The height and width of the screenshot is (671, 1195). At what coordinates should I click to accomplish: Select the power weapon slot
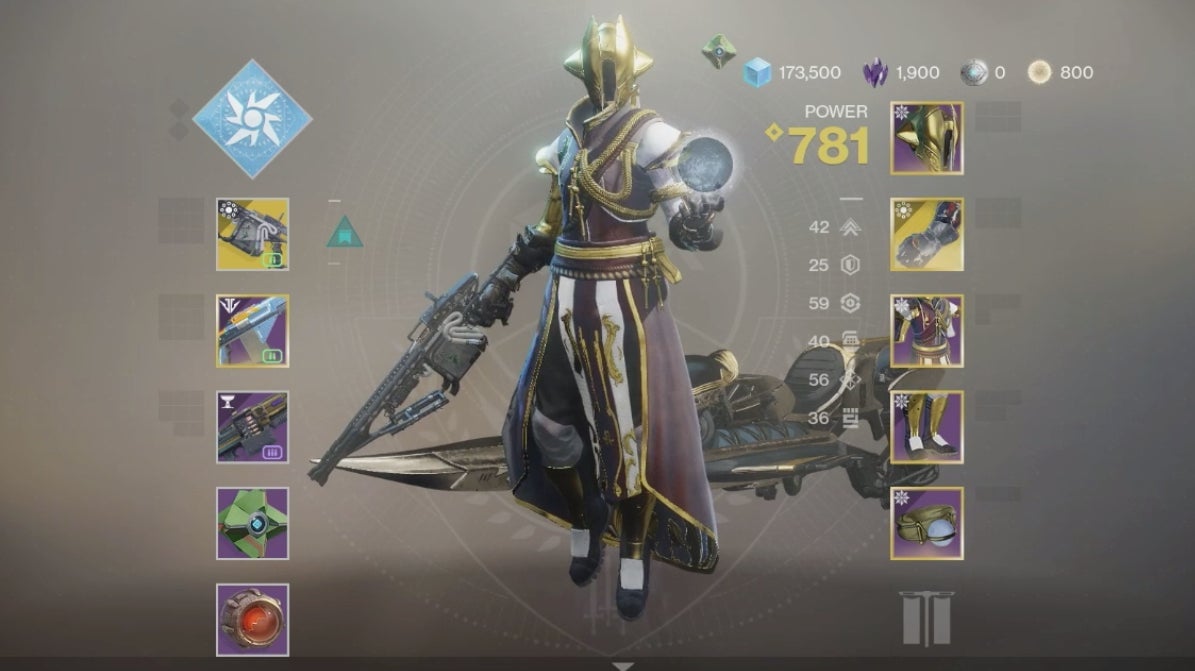click(x=252, y=427)
